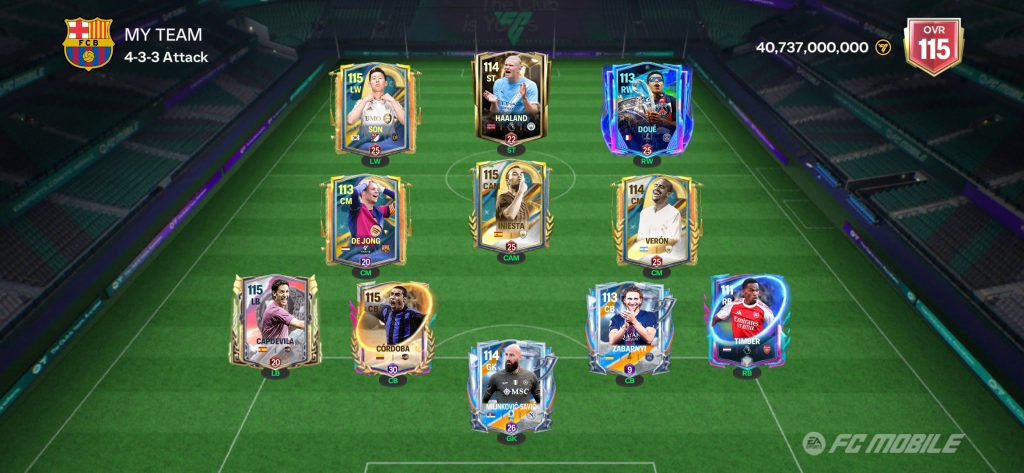Open De Jong's central midfielder card

(365, 220)
